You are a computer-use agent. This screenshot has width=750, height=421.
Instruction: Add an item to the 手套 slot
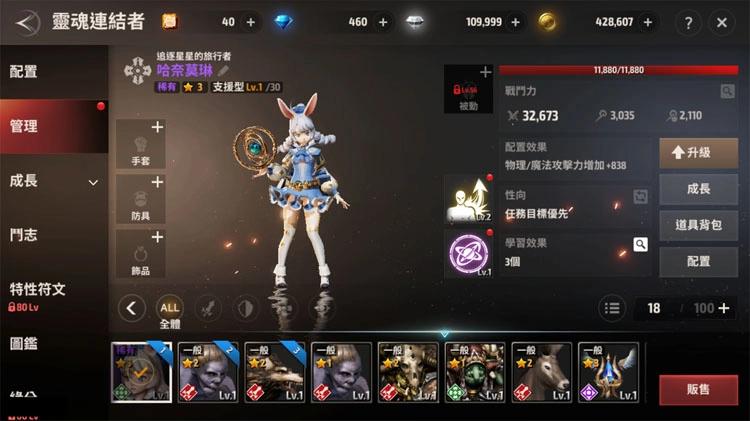click(x=141, y=143)
